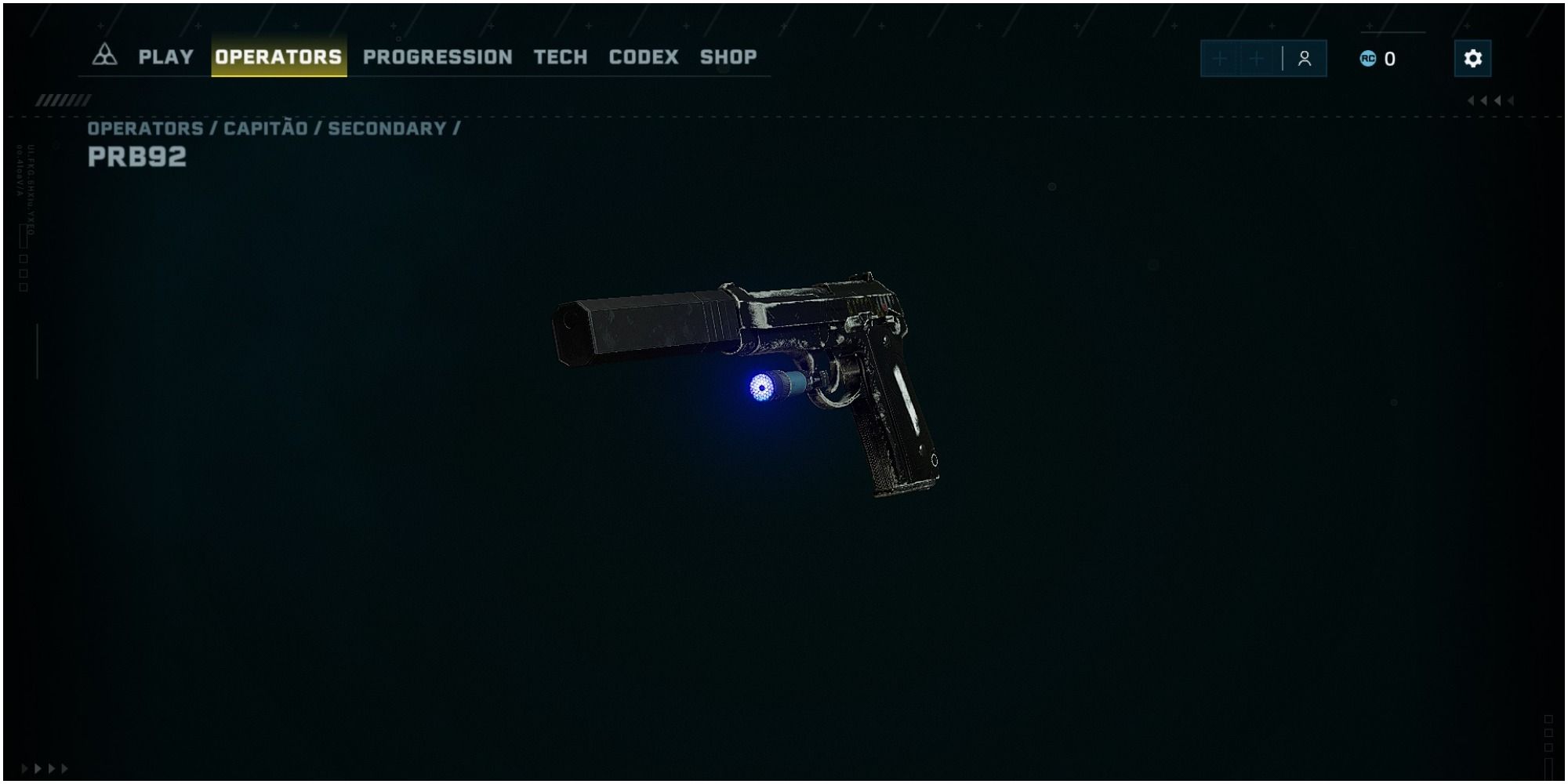The height and width of the screenshot is (784, 1568).
Task: Open the TECH menu
Action: [x=560, y=56]
